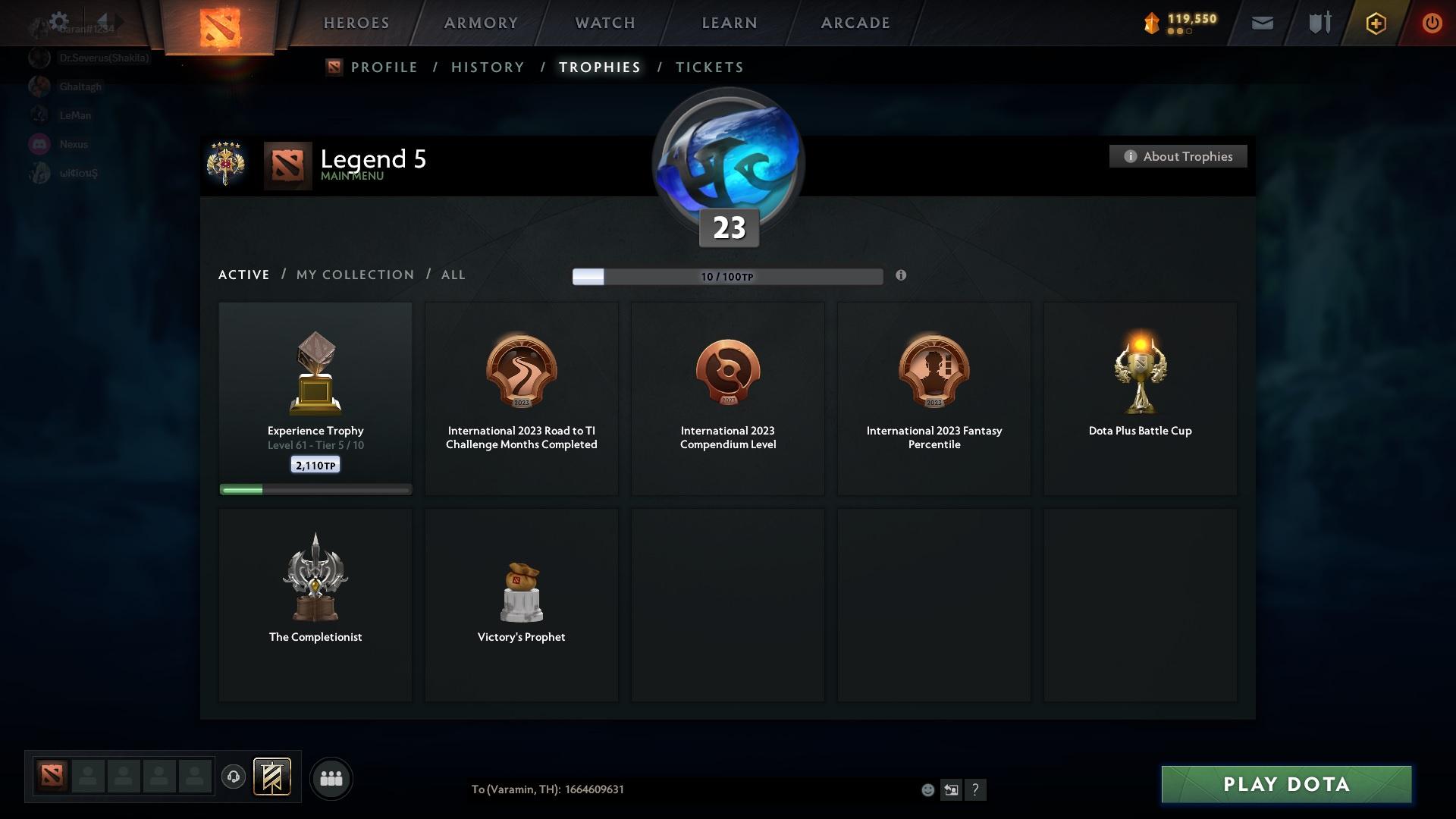This screenshot has width=1456, height=819.
Task: Click the trophy points info icon
Action: click(902, 276)
